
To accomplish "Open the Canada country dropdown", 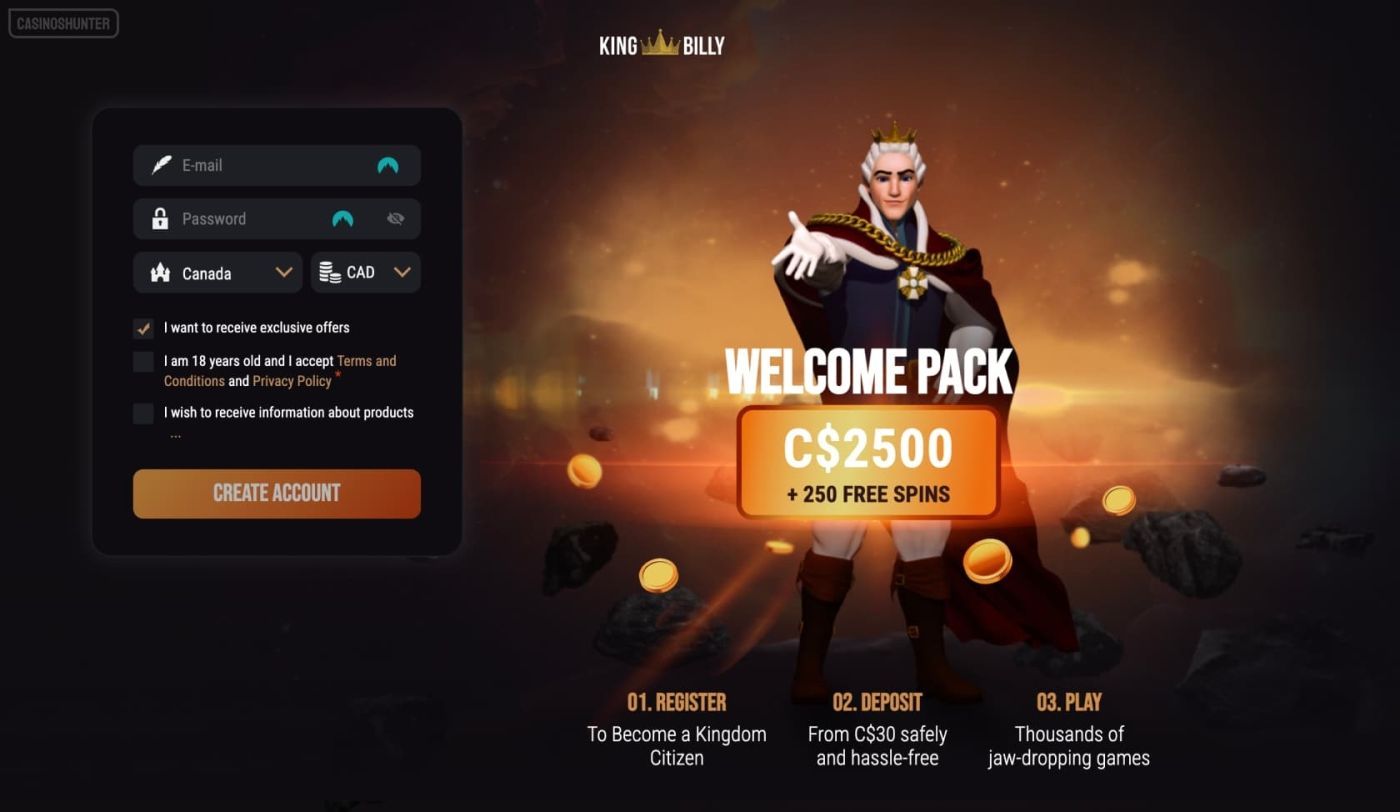I will (x=217, y=273).
